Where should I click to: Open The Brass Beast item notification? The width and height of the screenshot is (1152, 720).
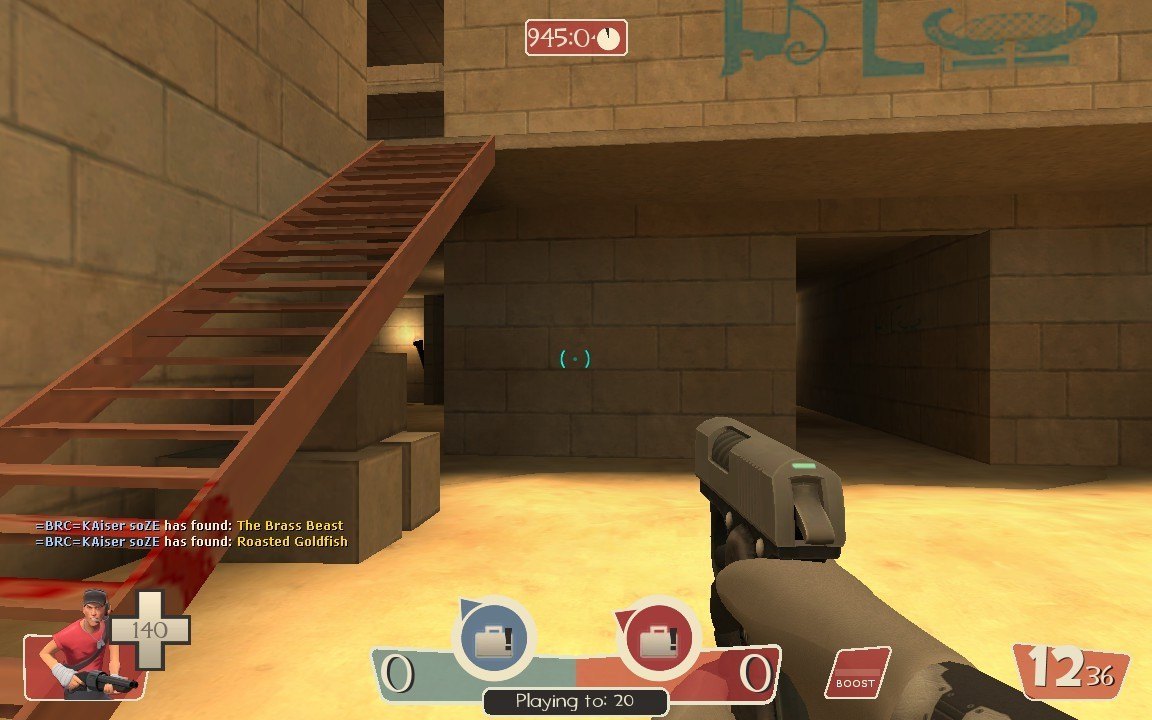[x=290, y=525]
